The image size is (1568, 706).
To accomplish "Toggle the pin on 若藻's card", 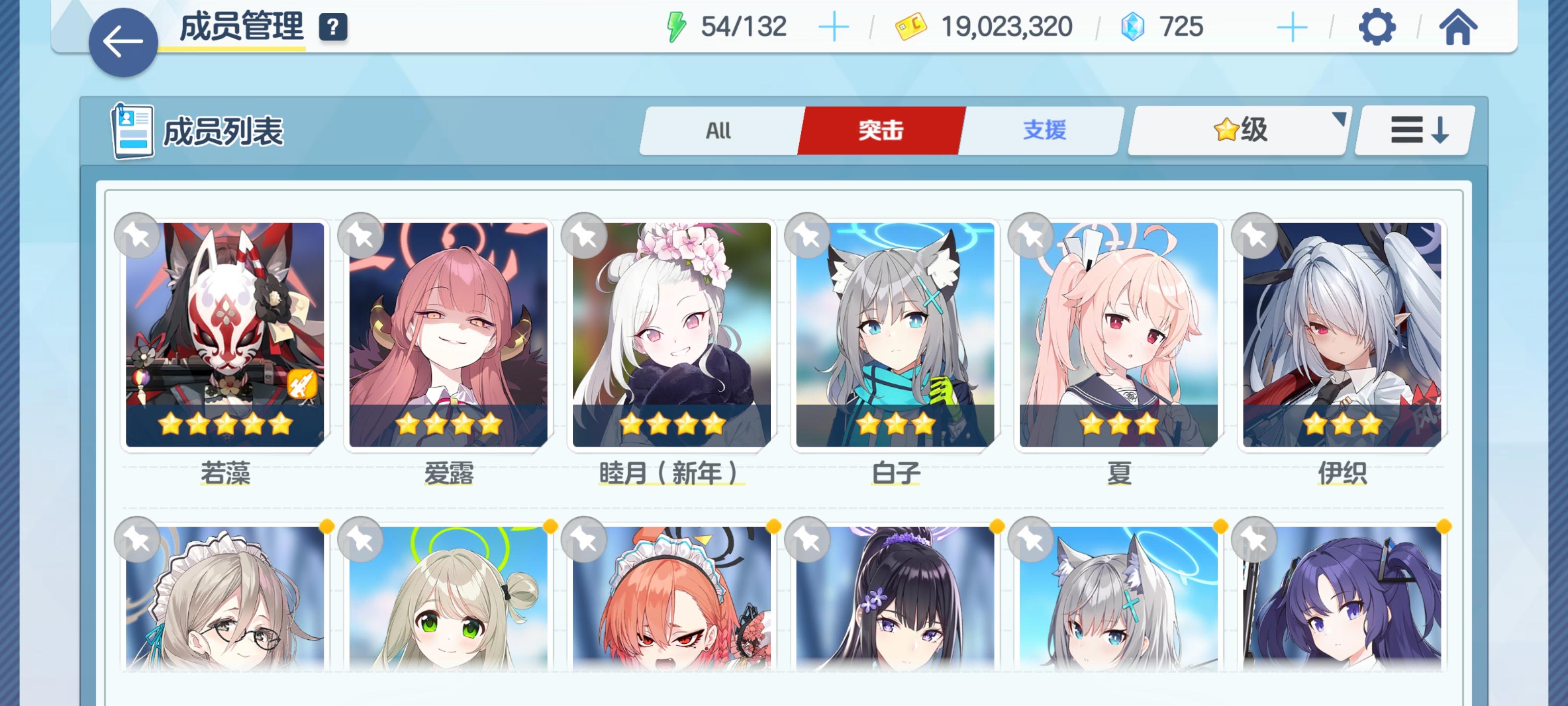I will (136, 237).
